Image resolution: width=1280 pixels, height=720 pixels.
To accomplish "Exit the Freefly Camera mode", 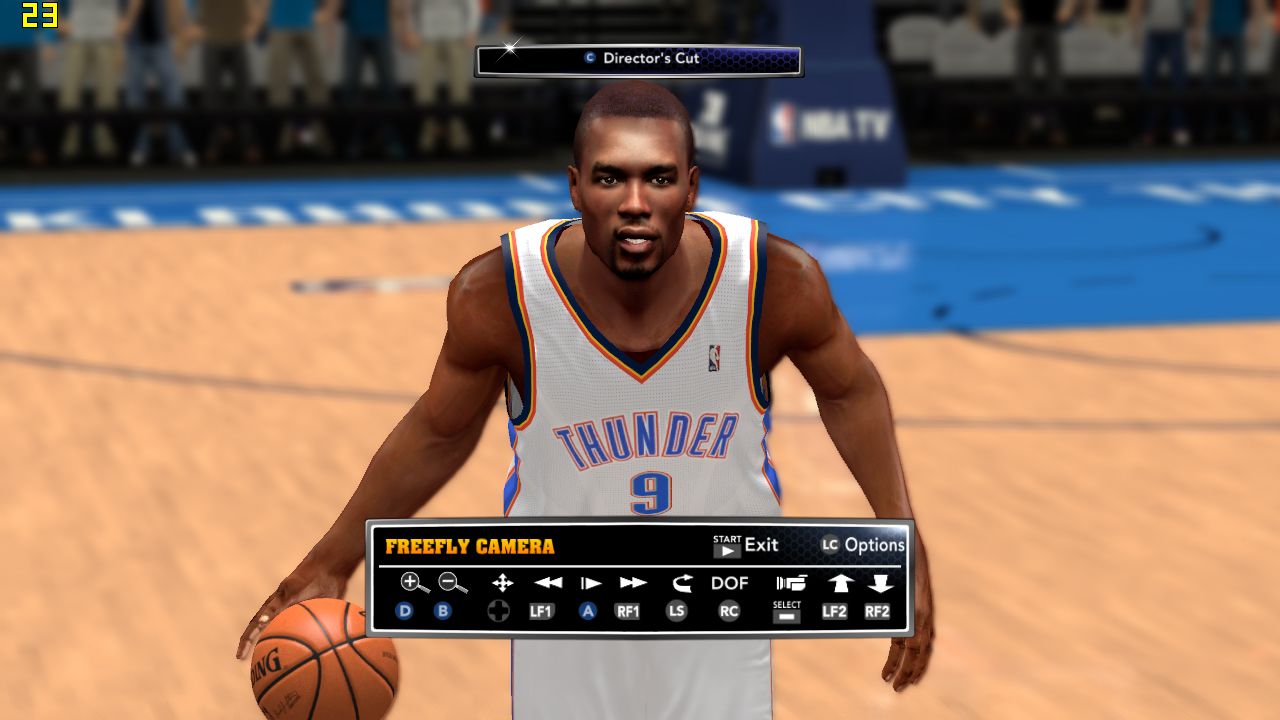I will click(x=745, y=545).
